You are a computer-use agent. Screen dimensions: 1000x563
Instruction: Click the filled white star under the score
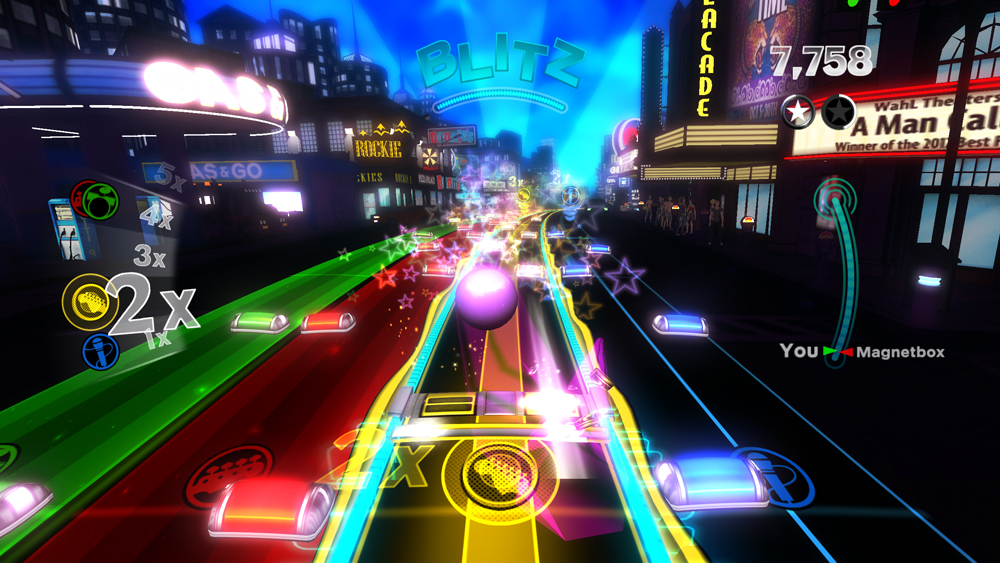click(798, 113)
